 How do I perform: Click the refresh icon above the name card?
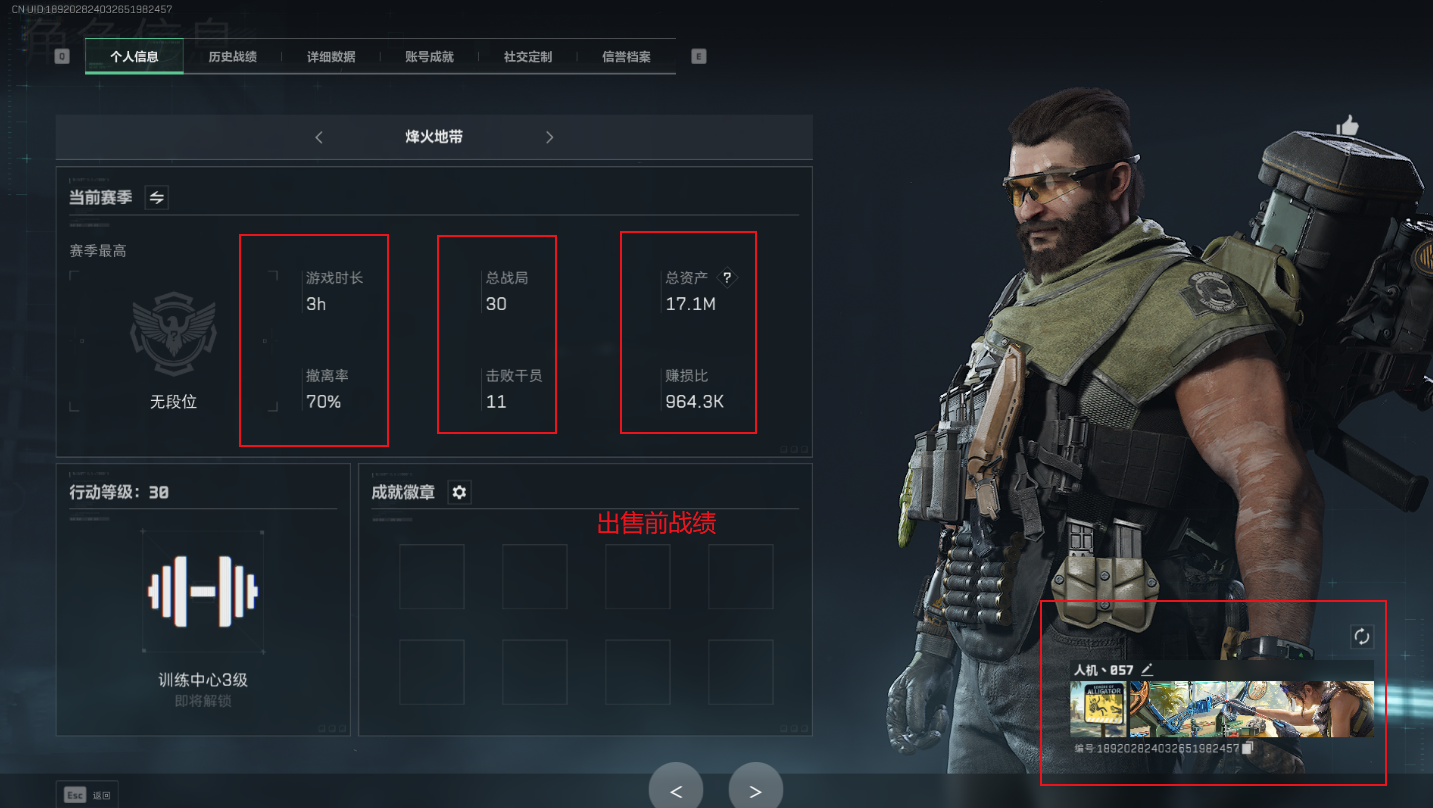[1361, 636]
